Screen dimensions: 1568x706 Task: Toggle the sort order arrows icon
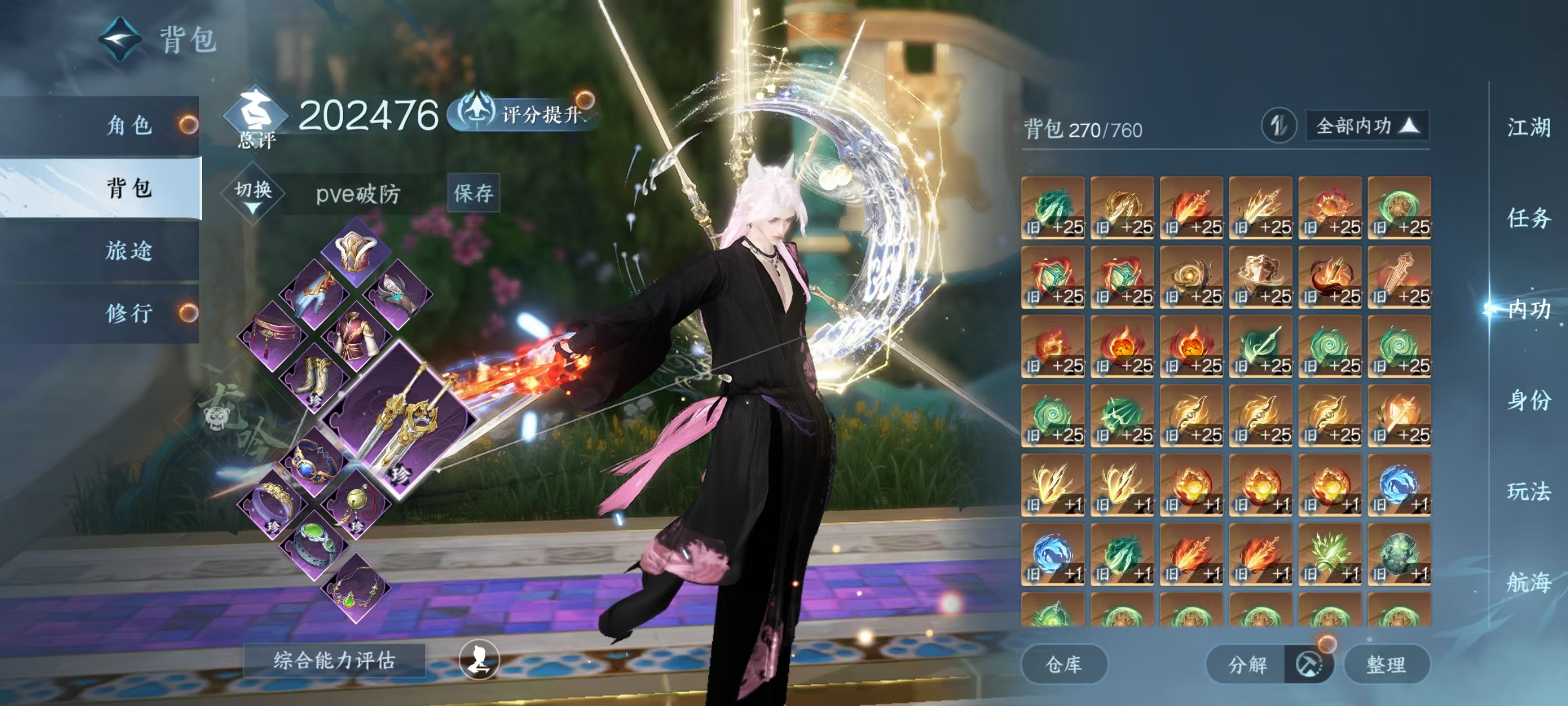click(1278, 126)
